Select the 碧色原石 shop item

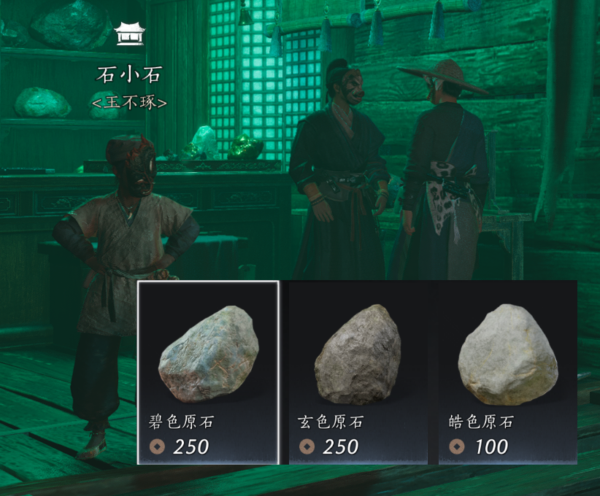point(208,372)
